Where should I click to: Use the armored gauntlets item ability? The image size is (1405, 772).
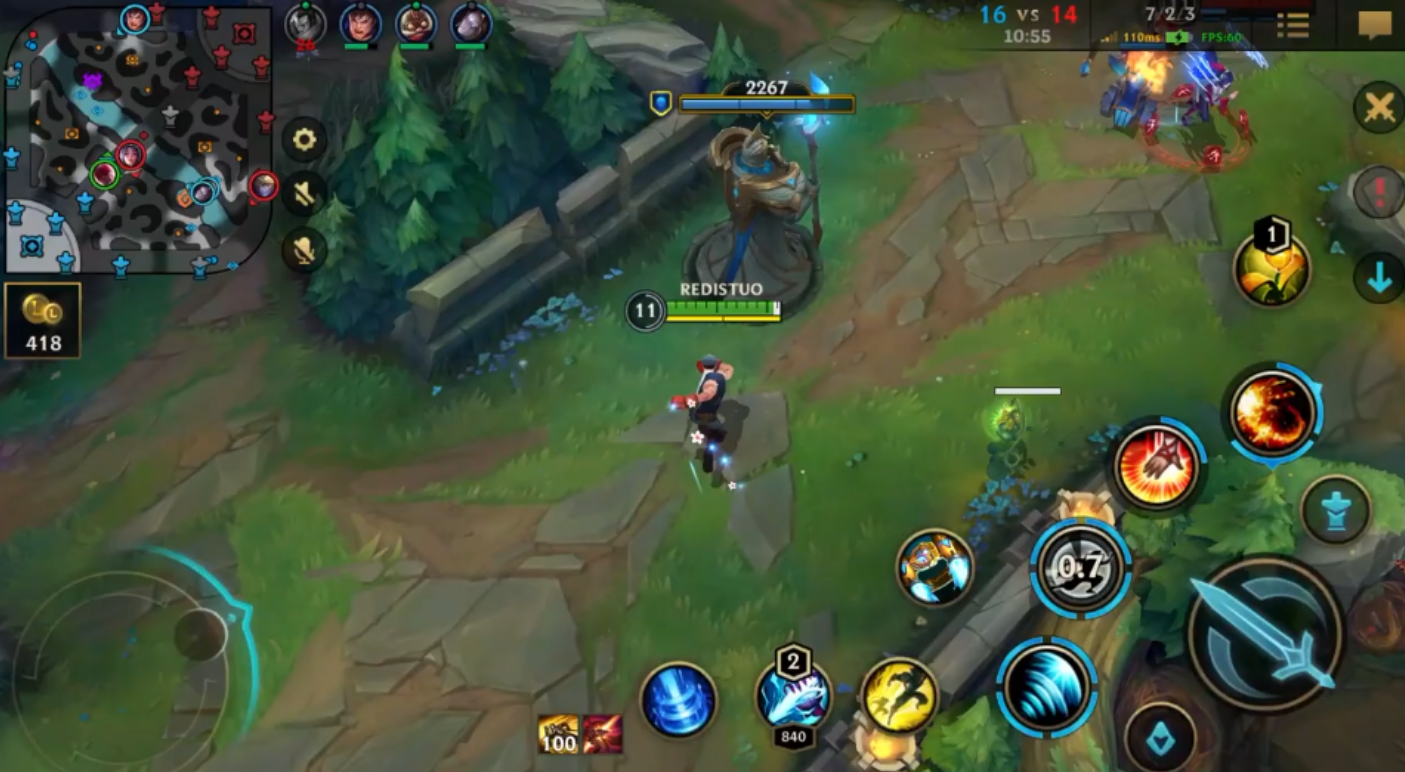pos(934,568)
